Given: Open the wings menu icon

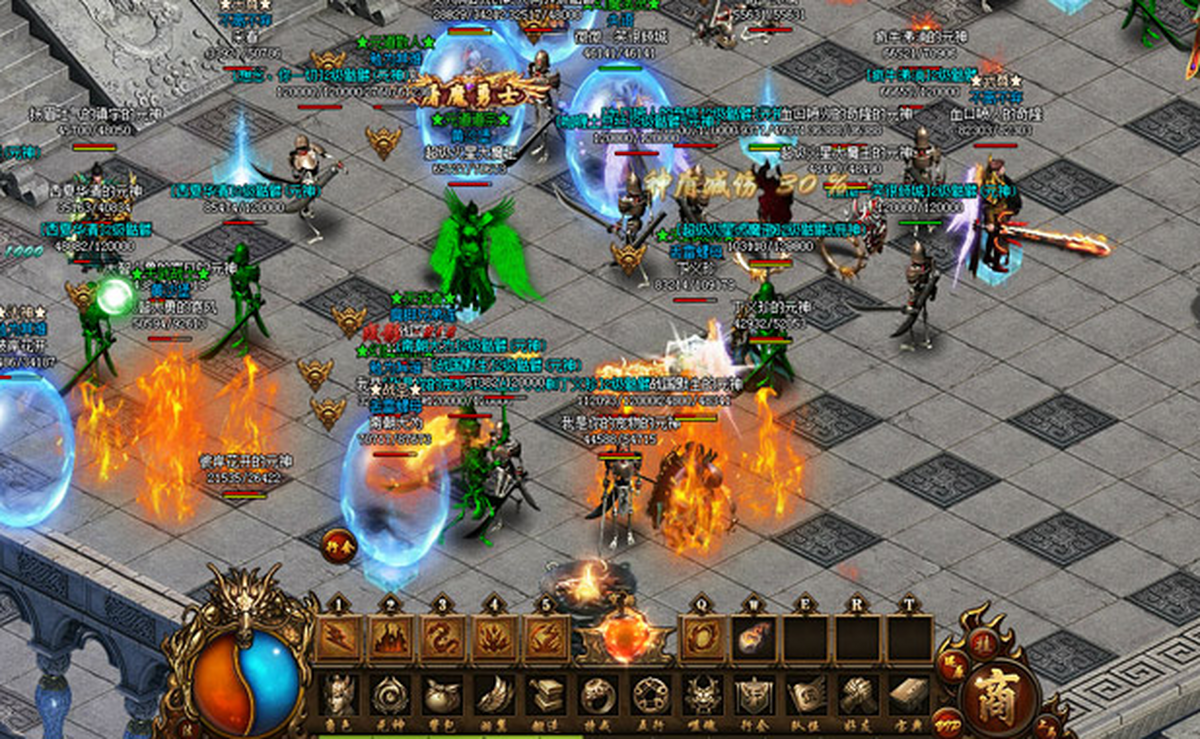Looking at the screenshot, I should coord(495,694).
